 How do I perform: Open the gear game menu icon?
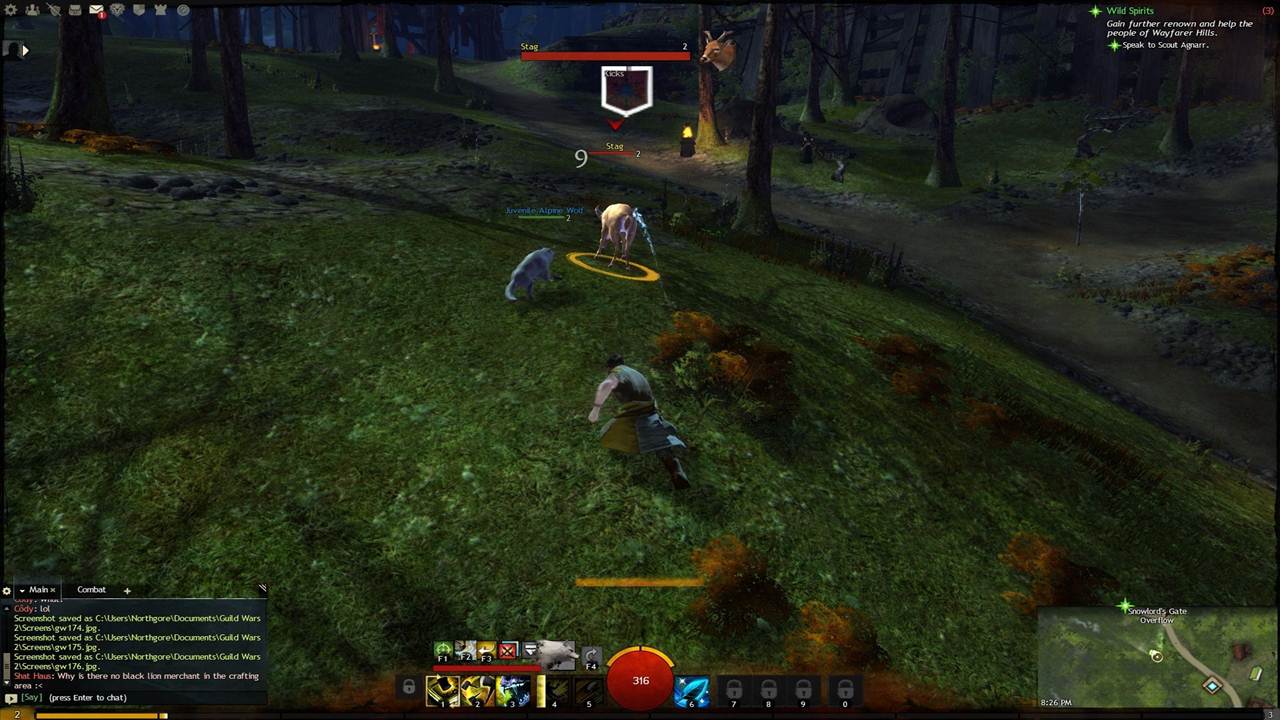point(11,10)
